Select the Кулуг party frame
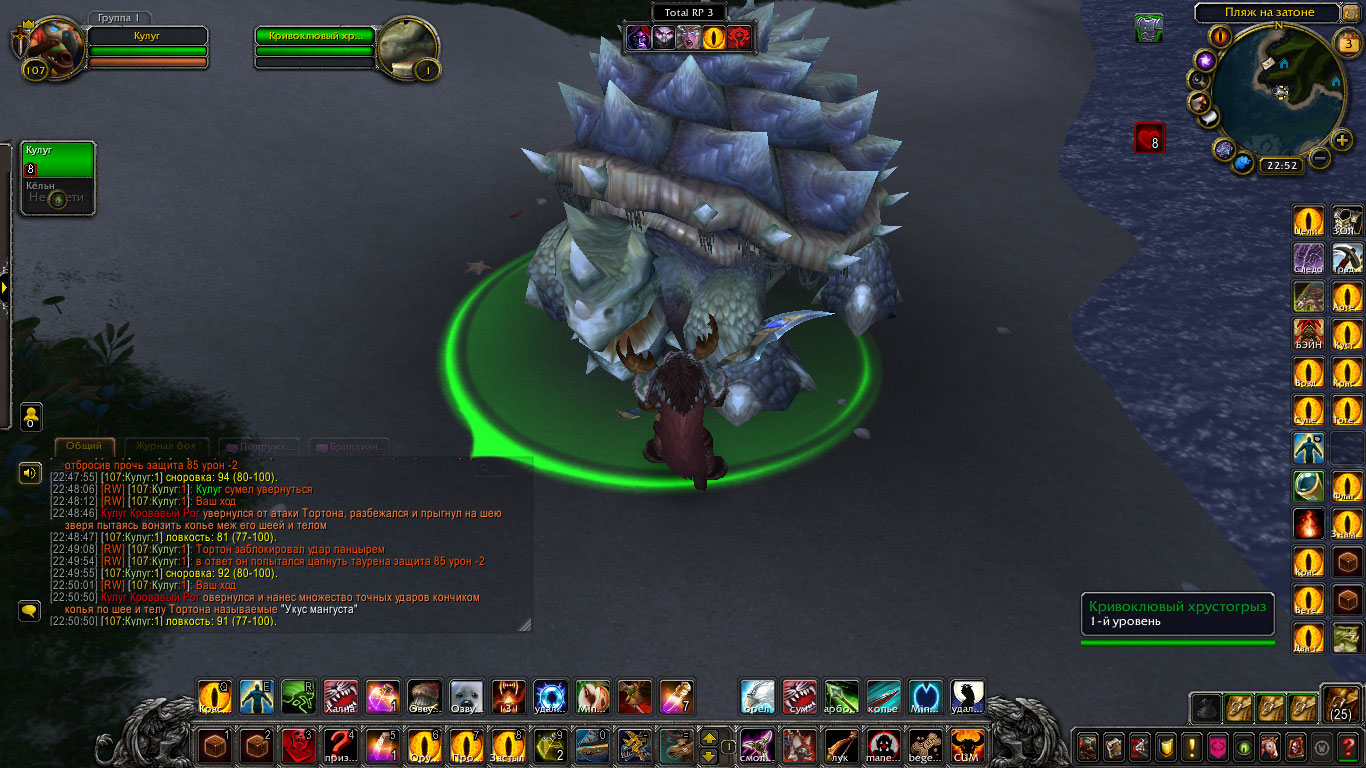Viewport: 1366px width, 768px height. tap(58, 159)
